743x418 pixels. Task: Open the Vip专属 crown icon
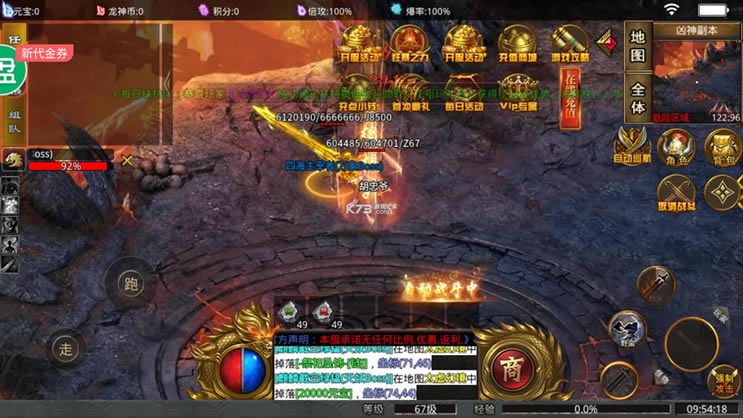click(x=518, y=92)
